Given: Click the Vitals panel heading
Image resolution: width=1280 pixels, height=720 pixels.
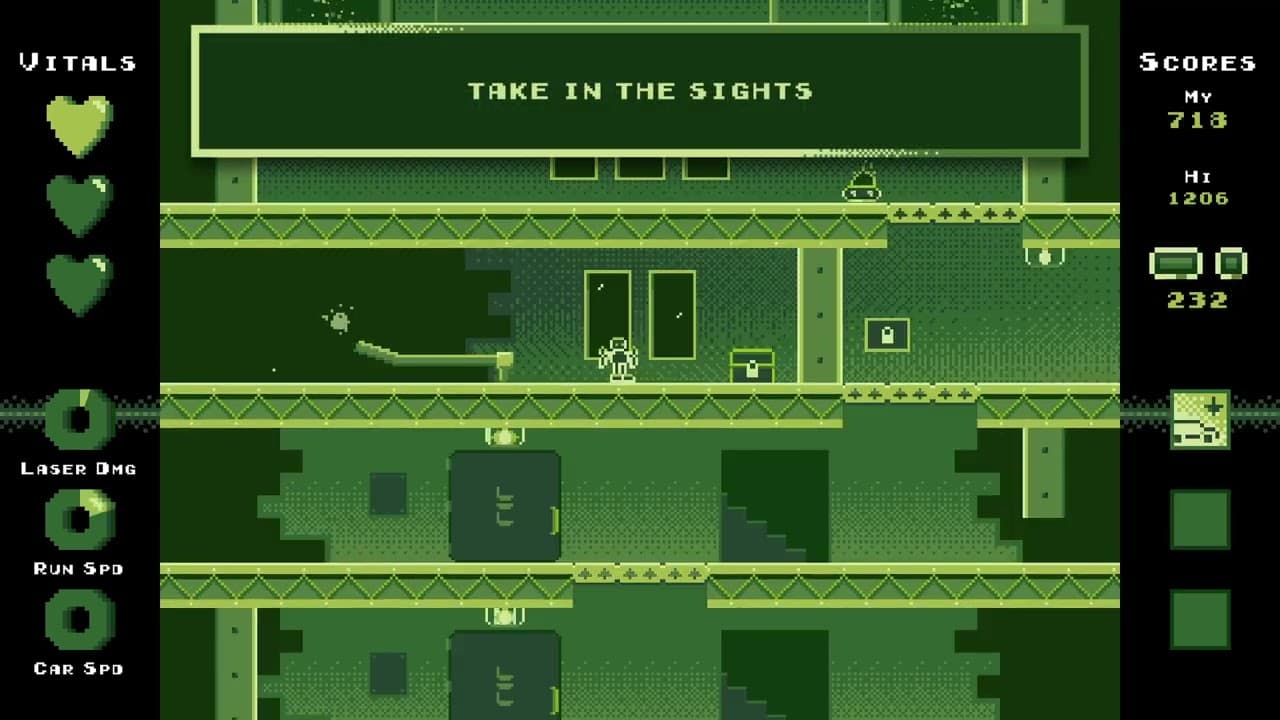Looking at the screenshot, I should pyautogui.click(x=76, y=62).
